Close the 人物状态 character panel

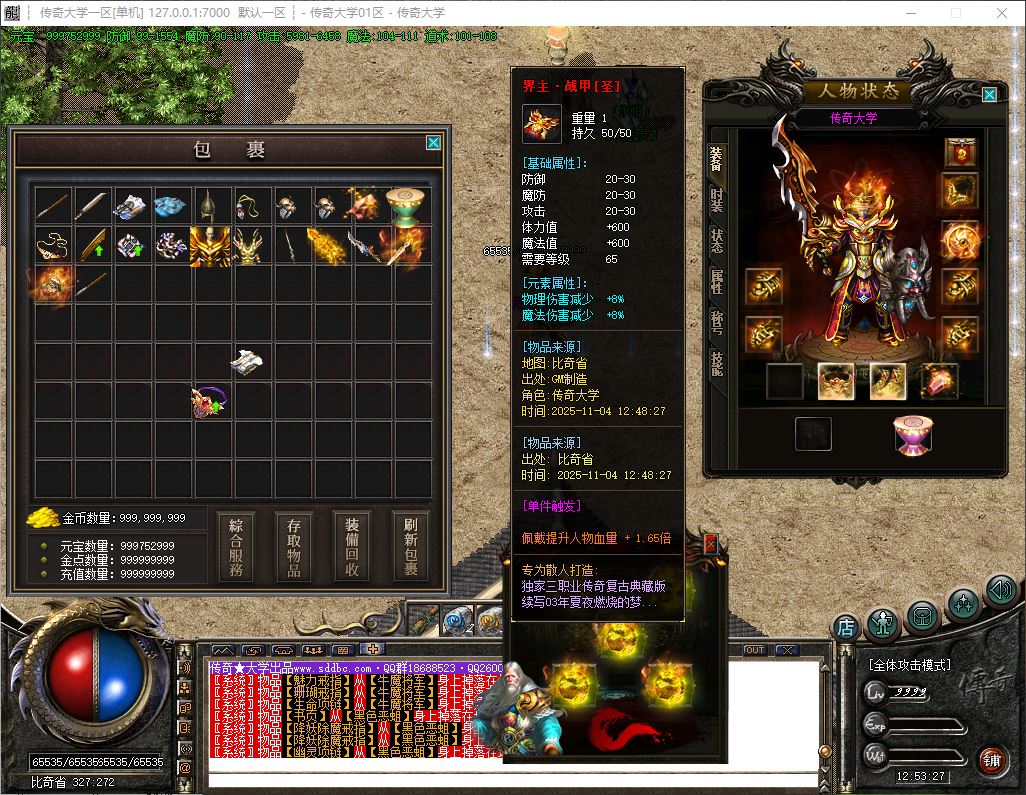[989, 95]
